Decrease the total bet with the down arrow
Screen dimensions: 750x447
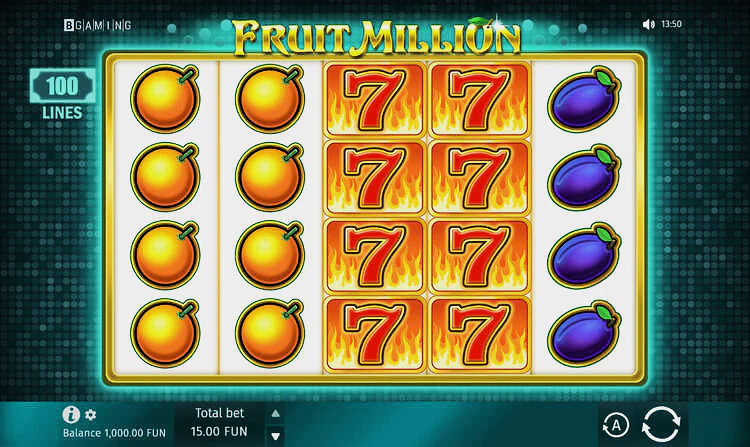[276, 436]
